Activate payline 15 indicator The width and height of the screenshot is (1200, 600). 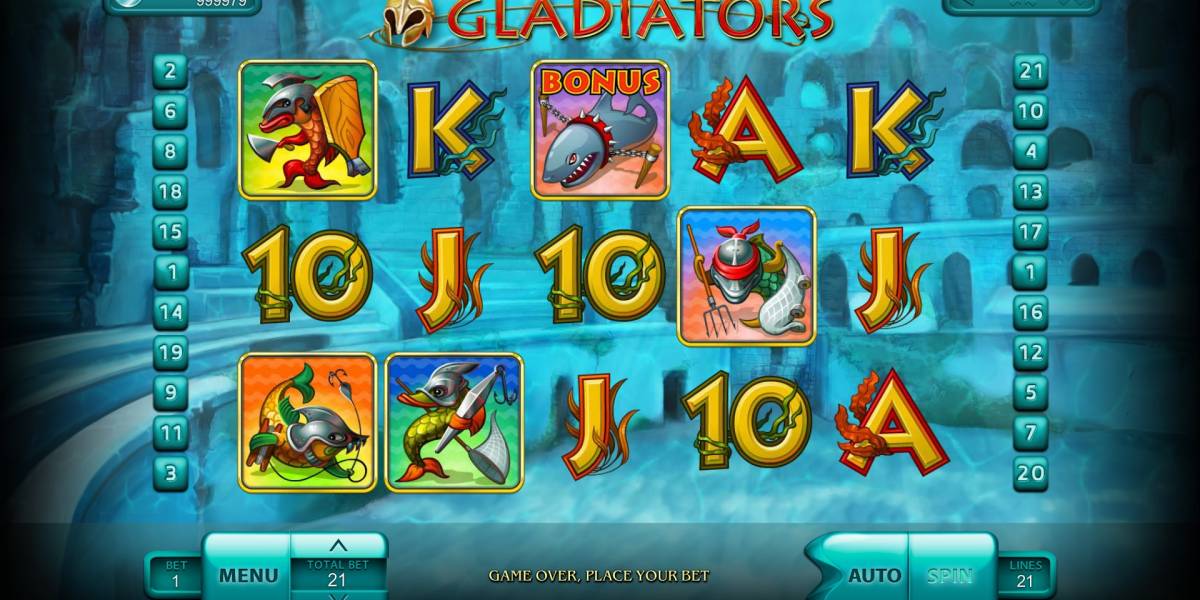tap(171, 232)
